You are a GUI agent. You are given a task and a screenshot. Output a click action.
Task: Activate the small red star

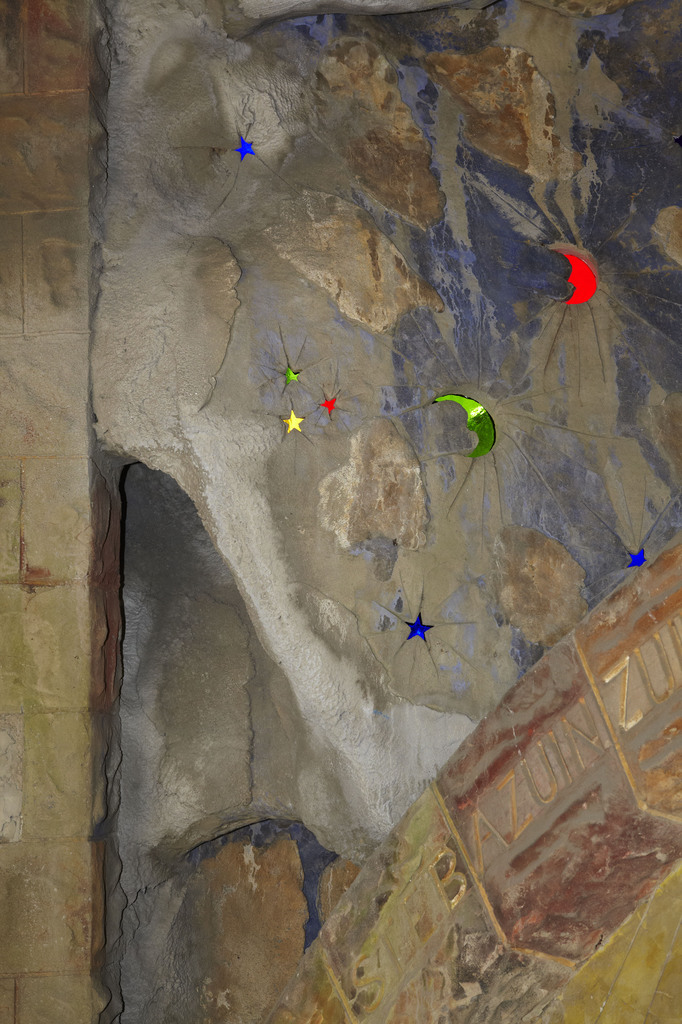tap(328, 404)
